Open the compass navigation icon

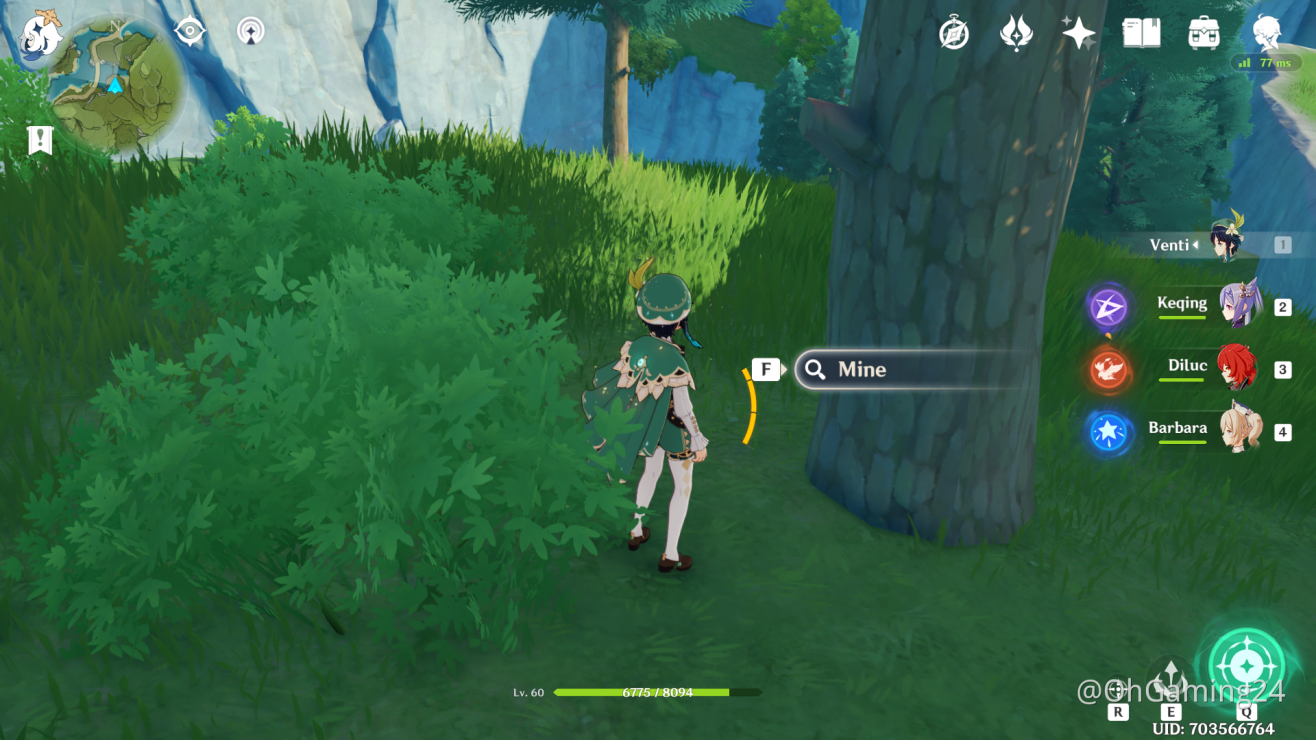pos(954,33)
